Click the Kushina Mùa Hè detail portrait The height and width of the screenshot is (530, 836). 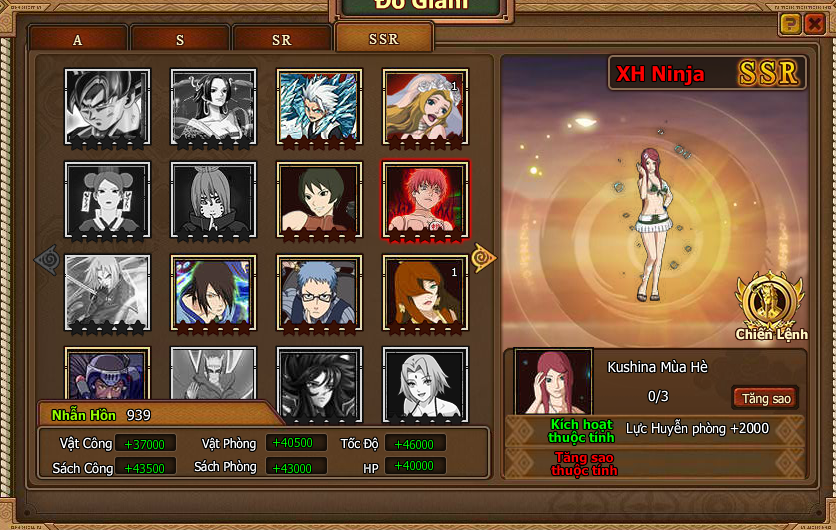553,384
